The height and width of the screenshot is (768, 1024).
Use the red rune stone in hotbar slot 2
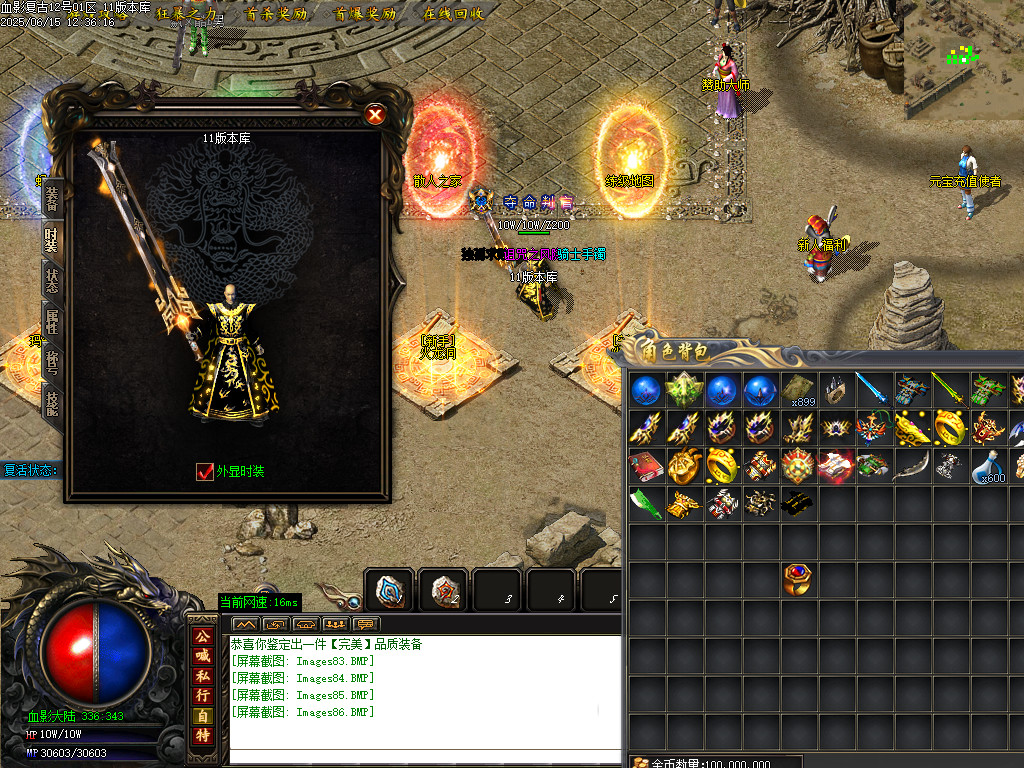click(443, 590)
